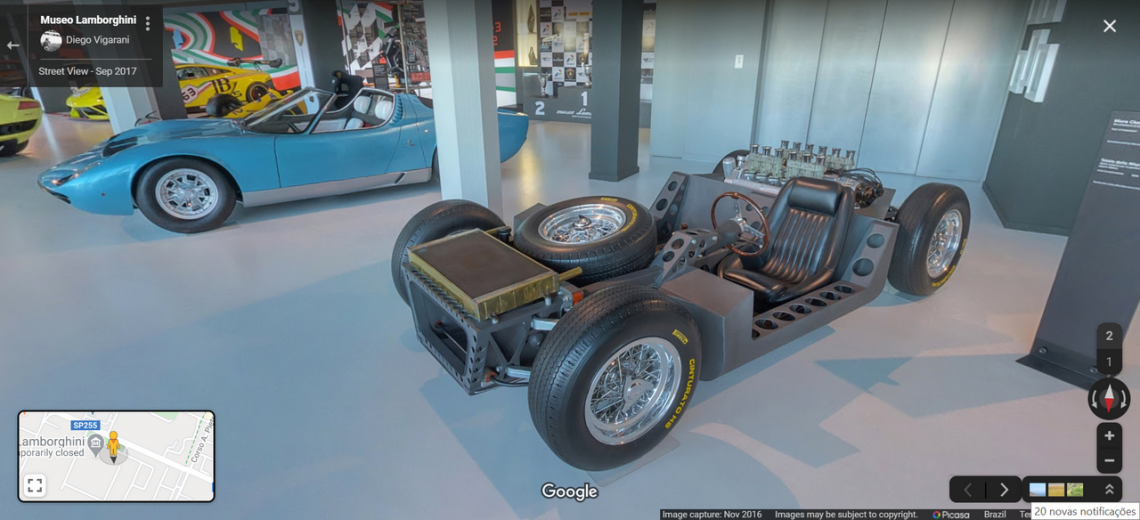
Task: Open Diego Vigarani's contributor profile
Action: (x=98, y=40)
